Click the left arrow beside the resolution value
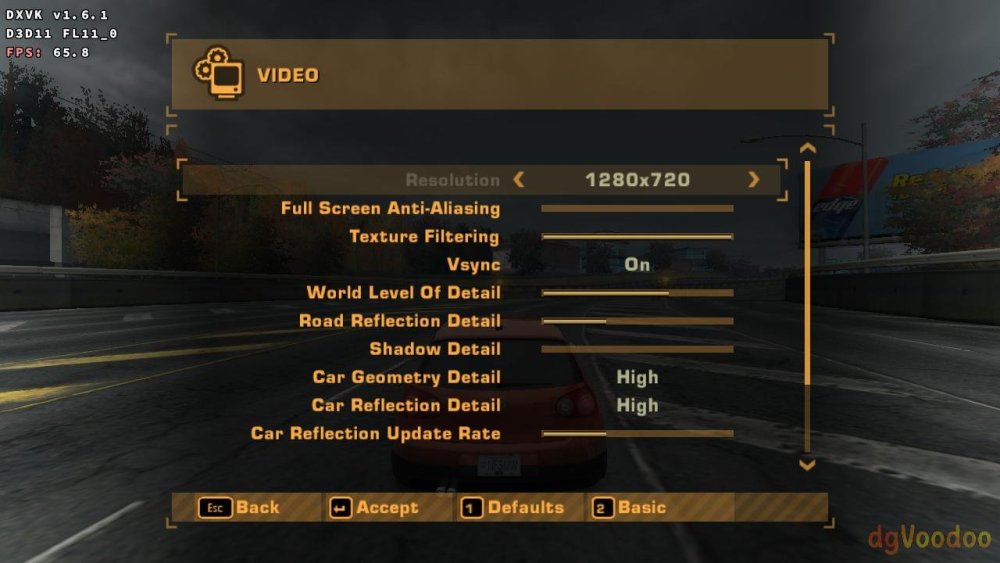 pos(518,180)
